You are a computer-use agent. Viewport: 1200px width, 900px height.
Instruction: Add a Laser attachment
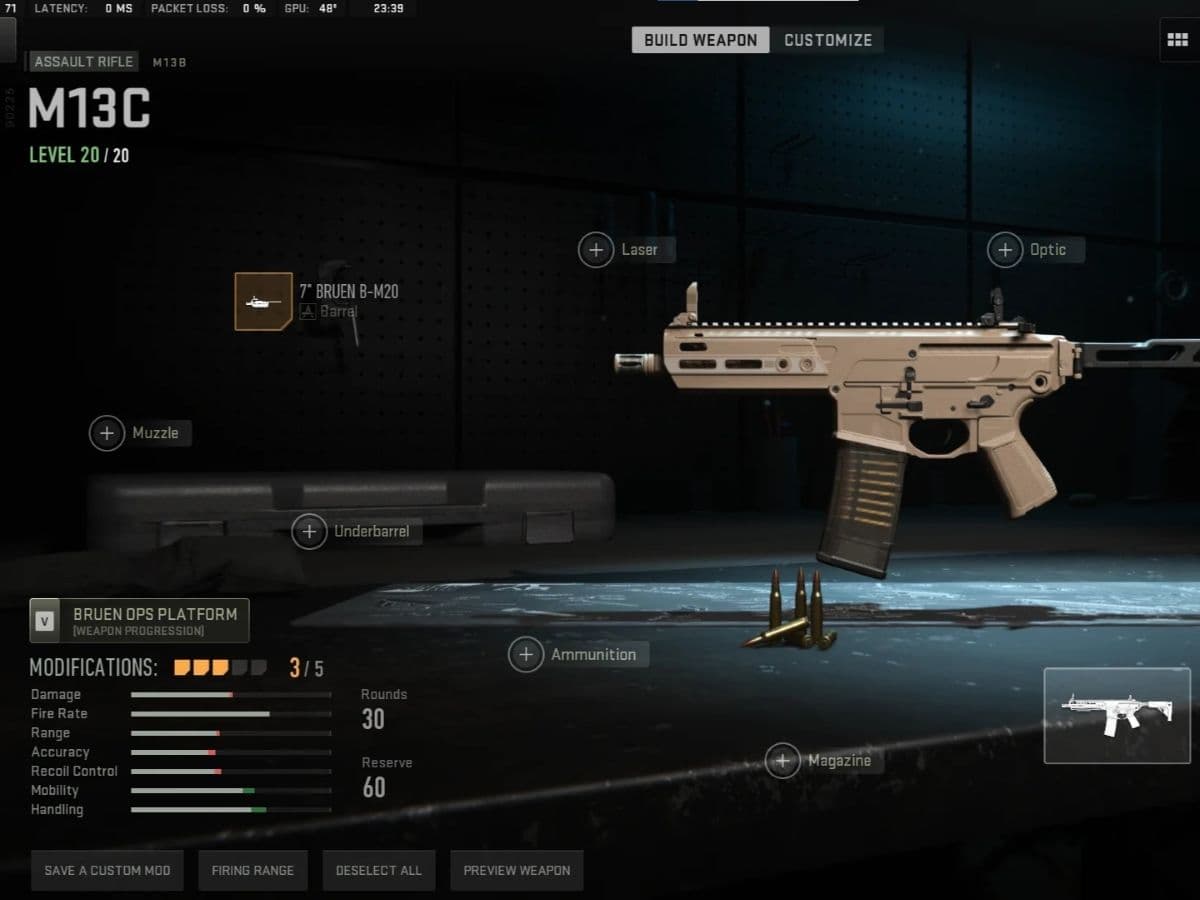click(596, 249)
